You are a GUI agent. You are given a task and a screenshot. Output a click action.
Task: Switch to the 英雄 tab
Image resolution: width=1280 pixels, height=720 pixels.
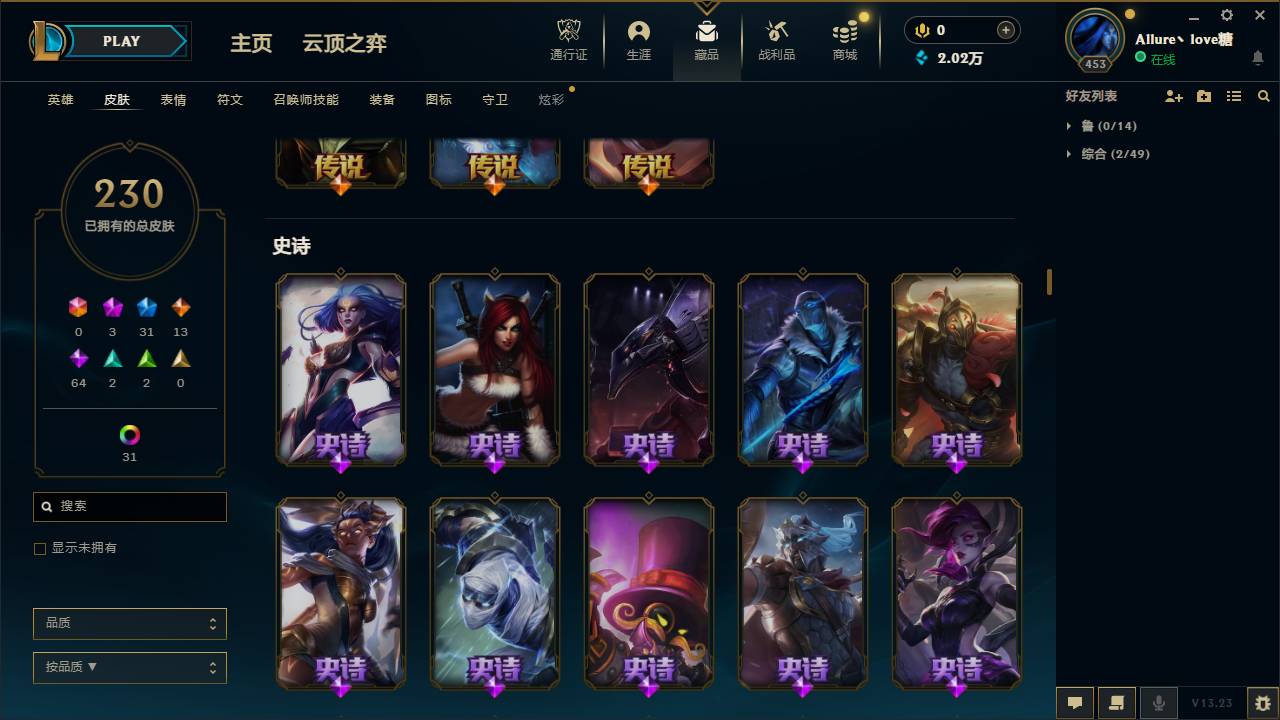pyautogui.click(x=59, y=99)
